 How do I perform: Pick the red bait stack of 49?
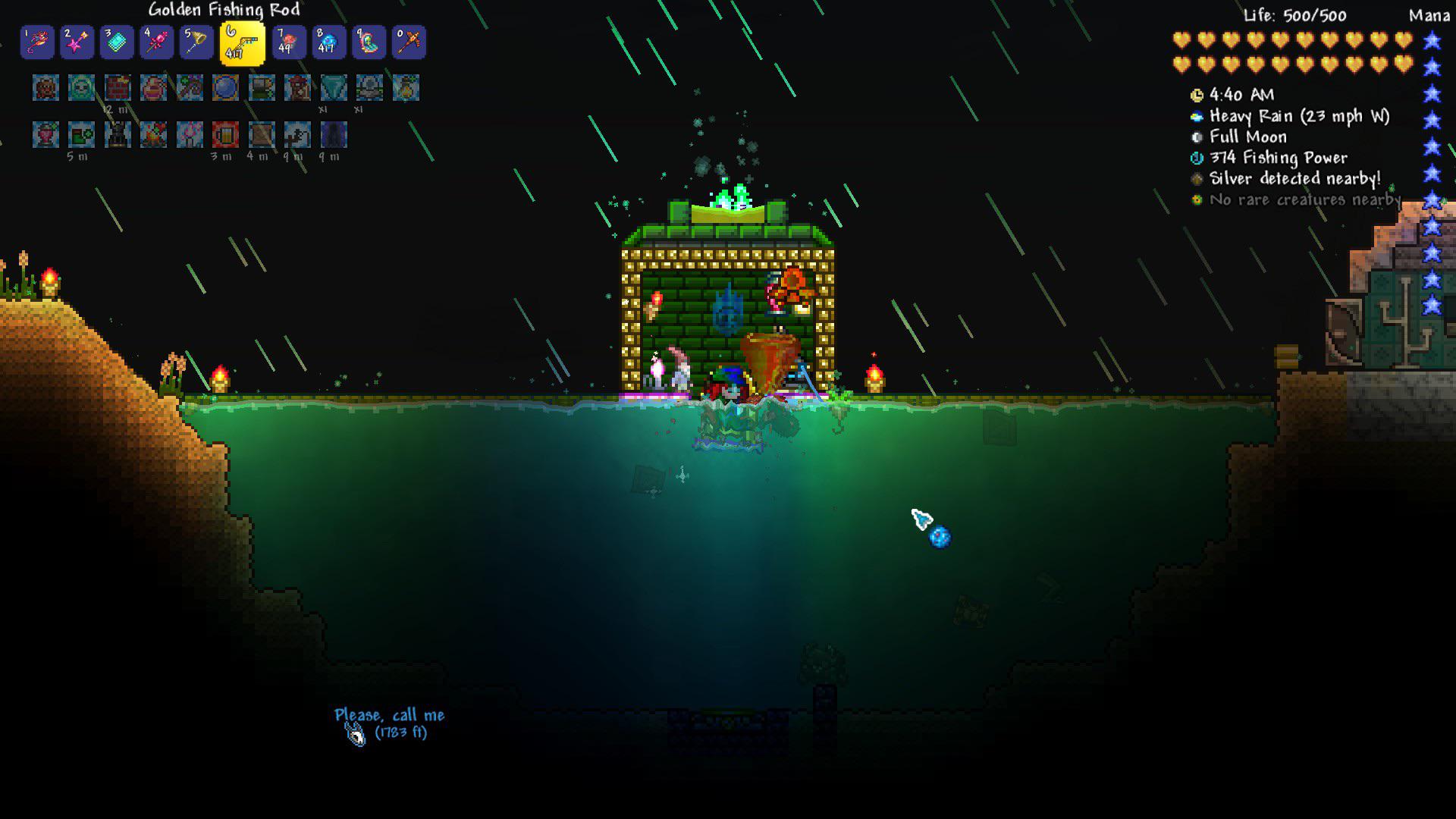289,42
